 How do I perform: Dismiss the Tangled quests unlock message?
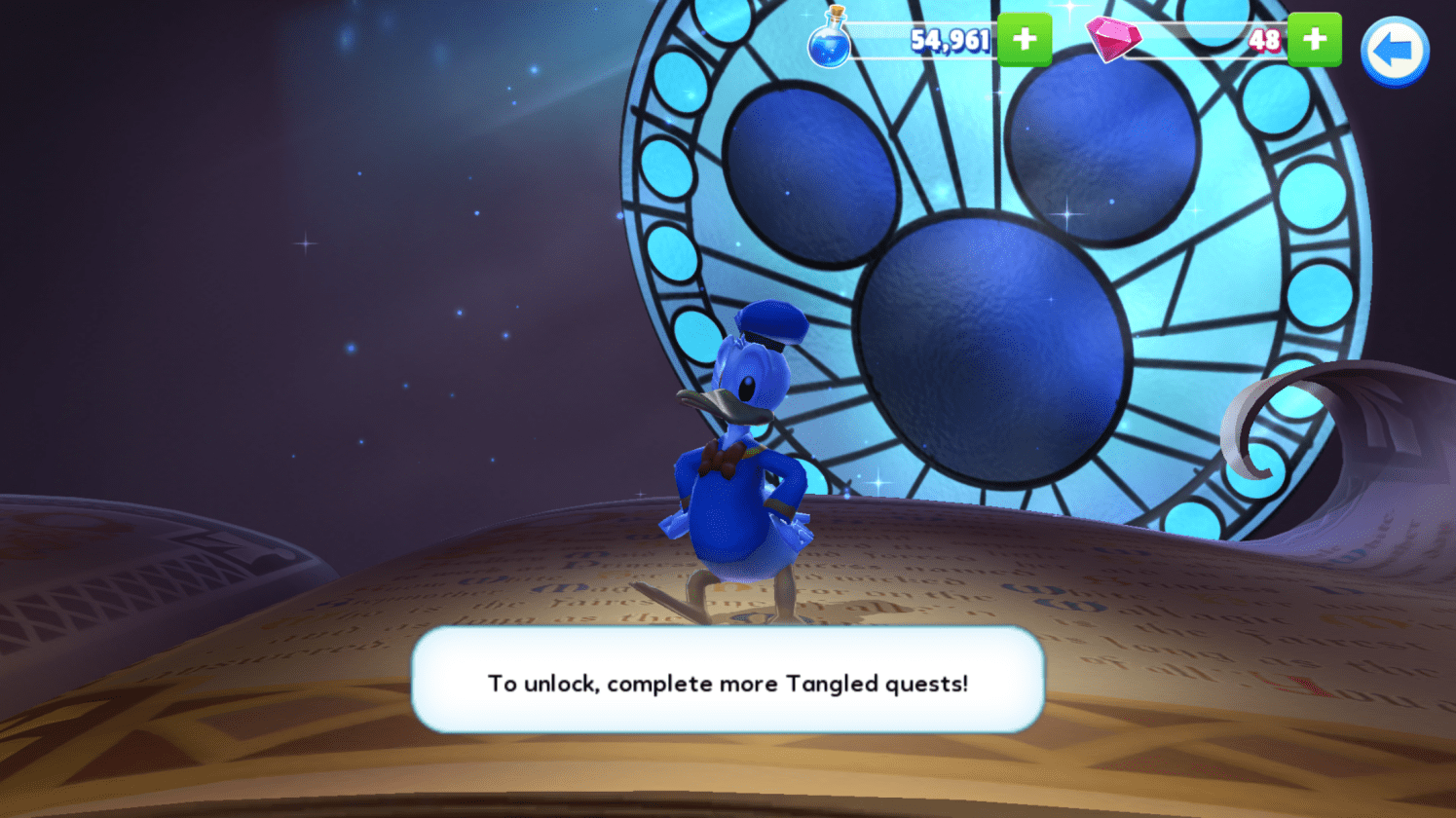pos(728,681)
